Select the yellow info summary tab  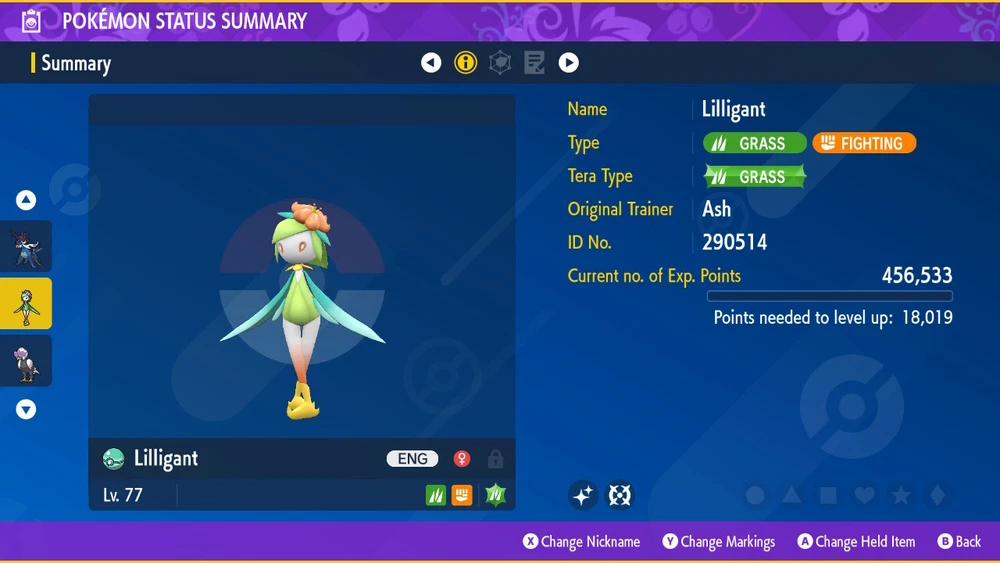point(465,63)
